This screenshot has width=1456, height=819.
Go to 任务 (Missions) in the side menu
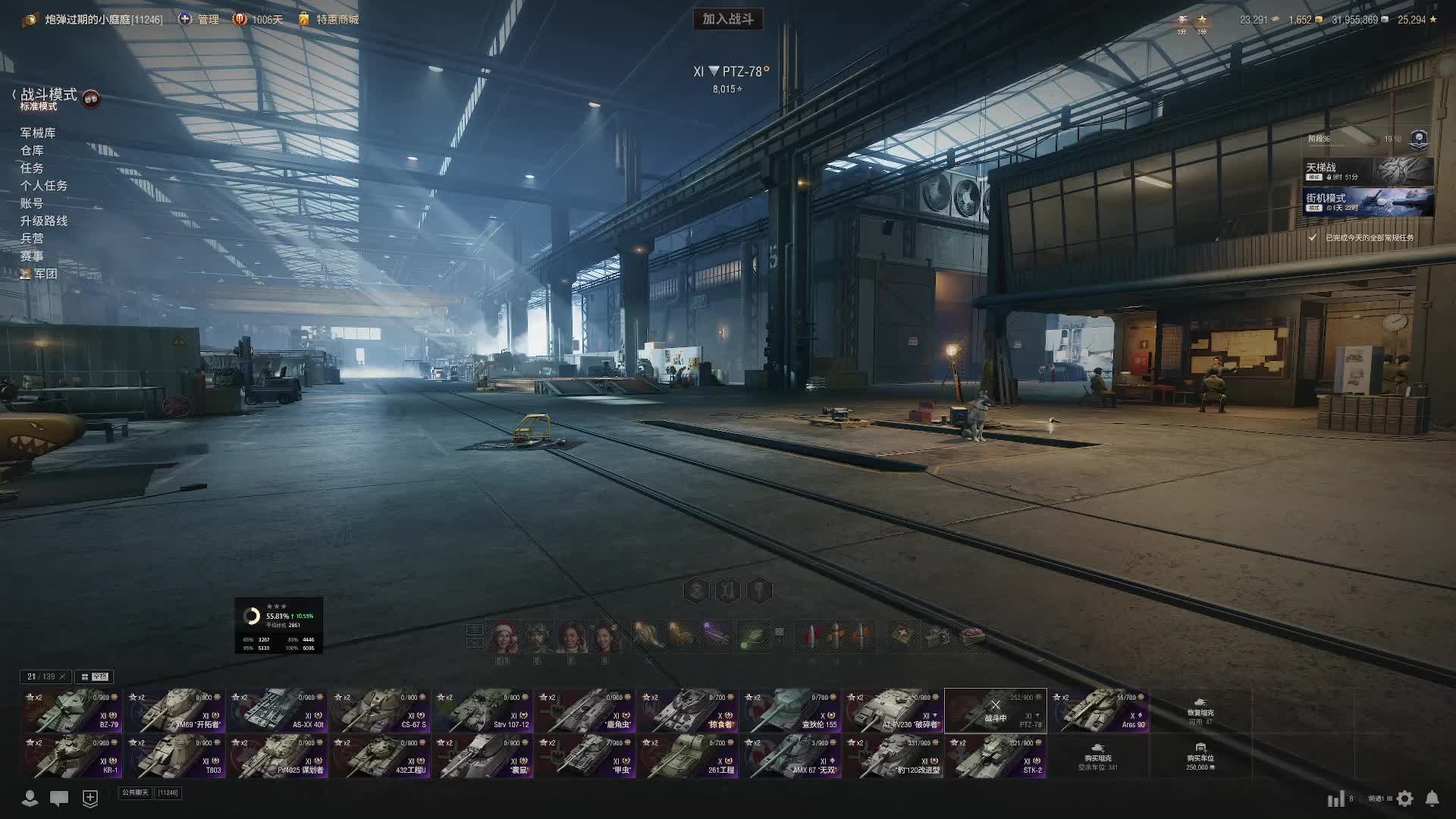point(32,168)
